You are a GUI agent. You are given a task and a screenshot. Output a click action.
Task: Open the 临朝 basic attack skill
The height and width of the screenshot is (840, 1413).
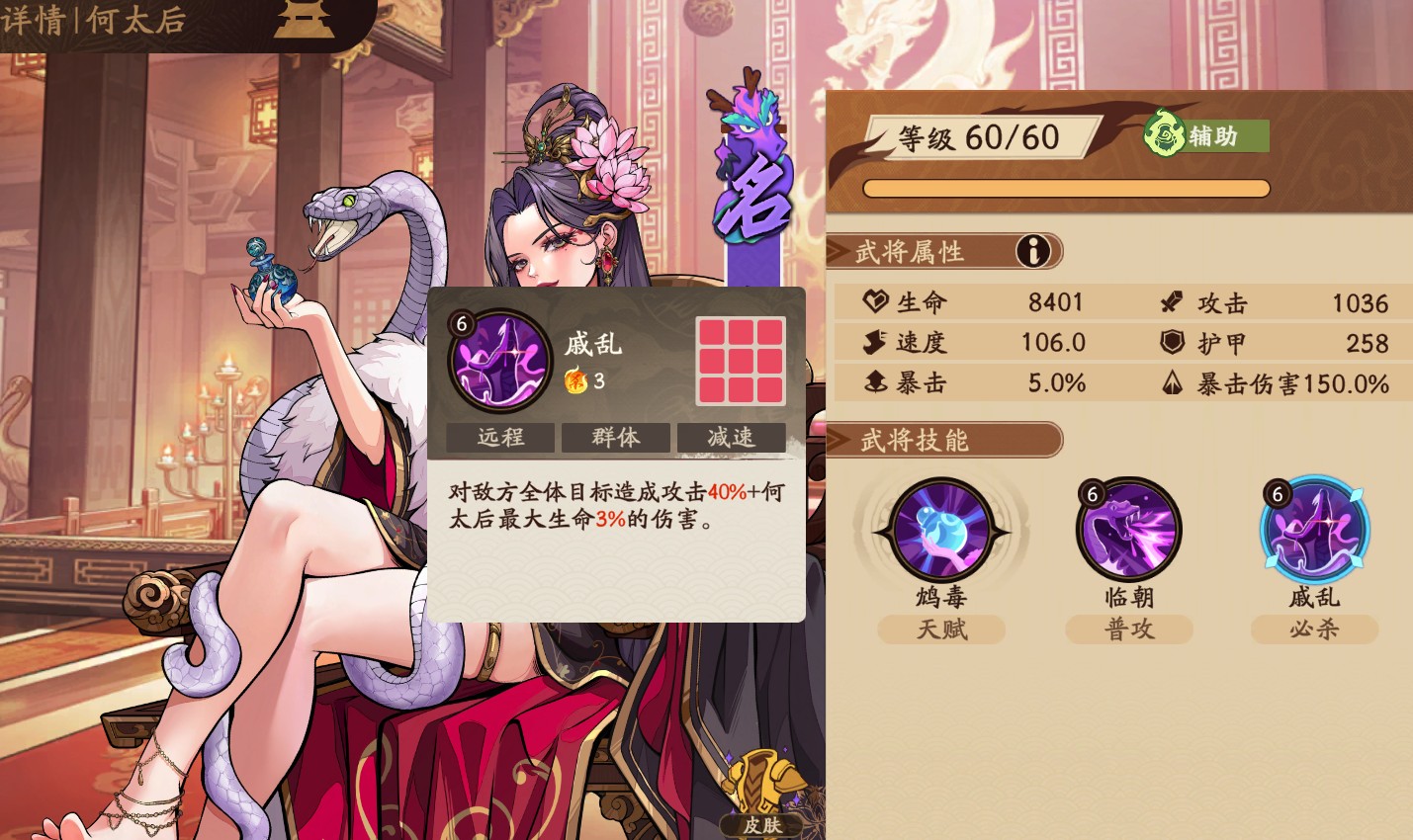[1127, 530]
